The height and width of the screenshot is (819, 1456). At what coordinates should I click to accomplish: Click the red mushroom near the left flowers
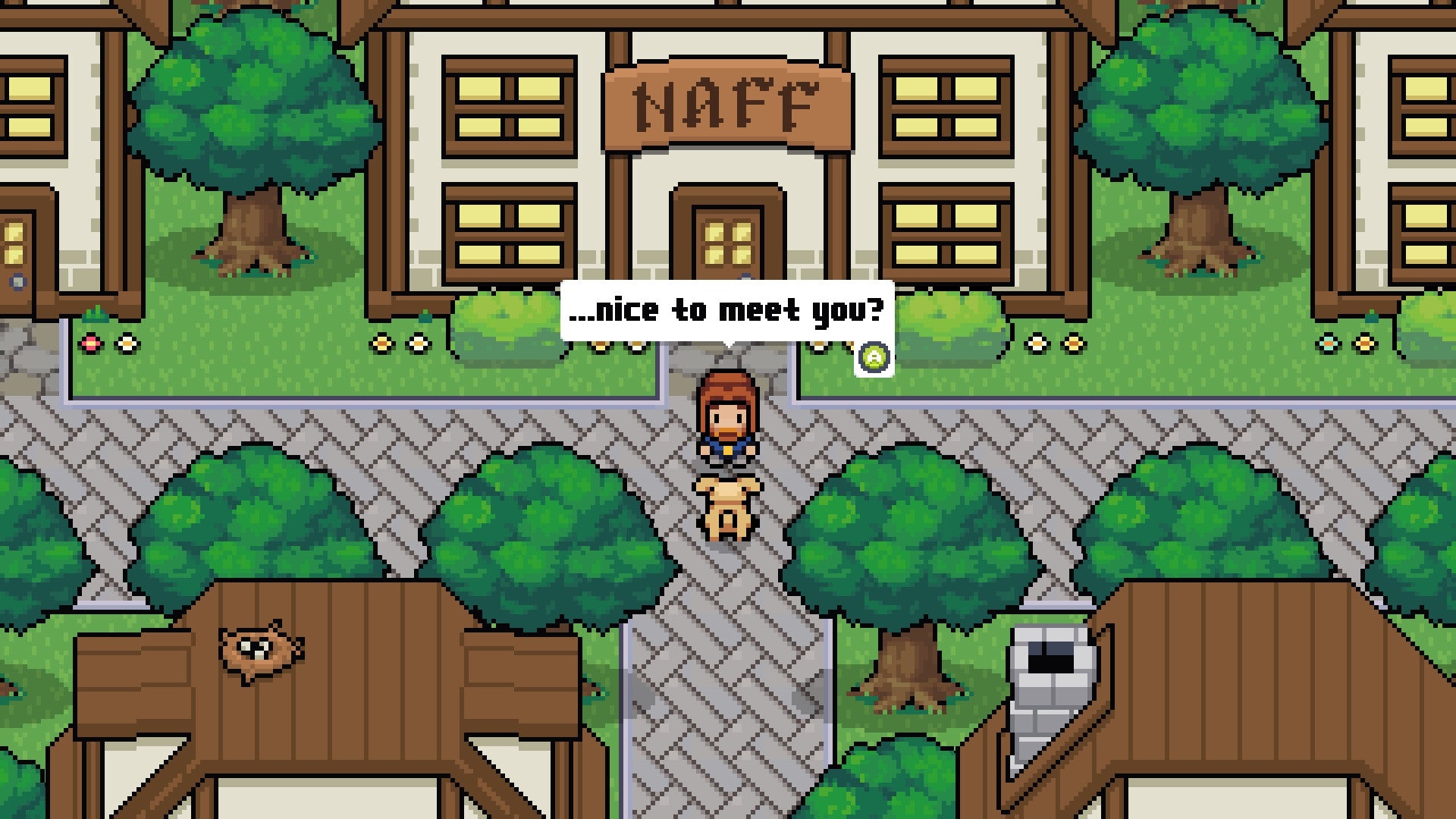pyautogui.click(x=89, y=344)
